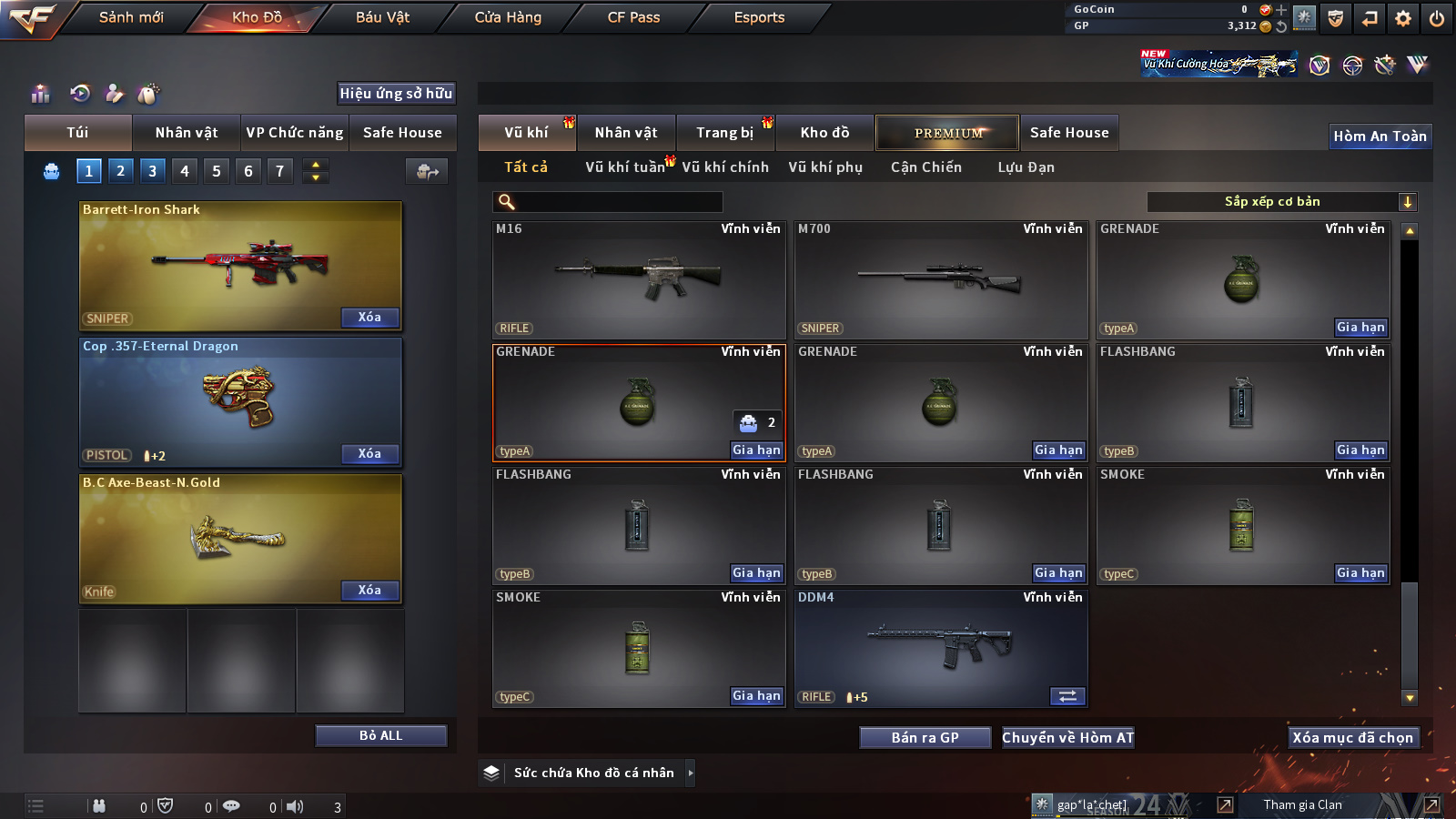Remove Barrett-Iron Shark with Xóa
This screenshot has height=819, width=1456.
click(369, 318)
